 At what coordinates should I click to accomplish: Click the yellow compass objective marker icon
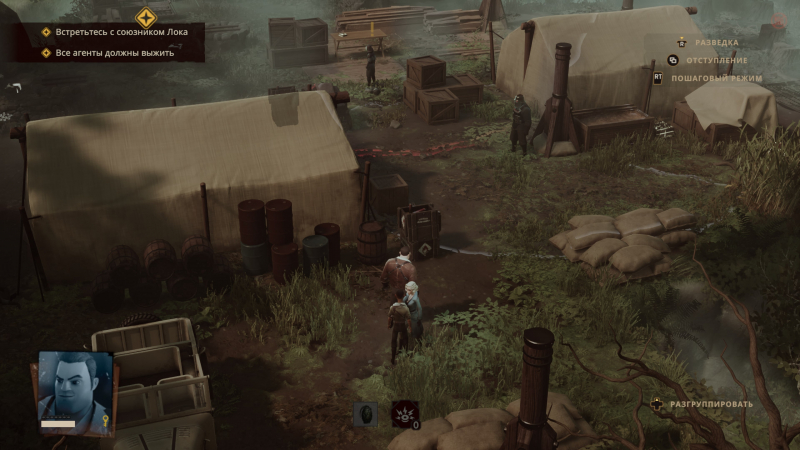[x=146, y=17]
